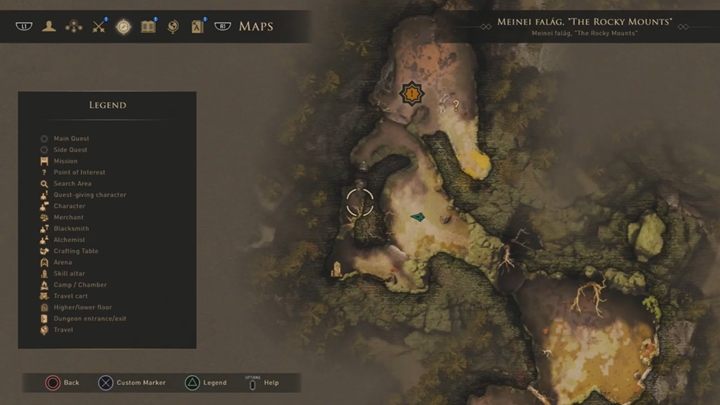Click the question mark point of interest
Screen dimensions: 720x405
pyautogui.click(x=457, y=103)
